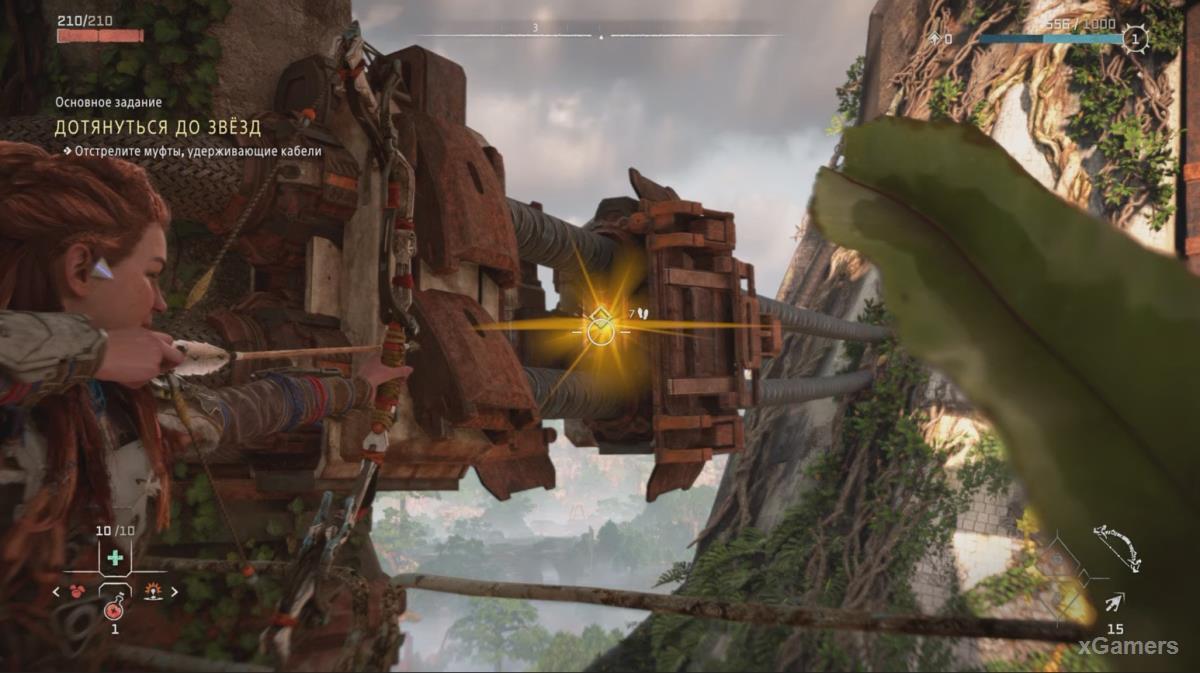The image size is (1200, 673).
Task: Cycle tools right with the right arrow
Action: tap(174, 591)
